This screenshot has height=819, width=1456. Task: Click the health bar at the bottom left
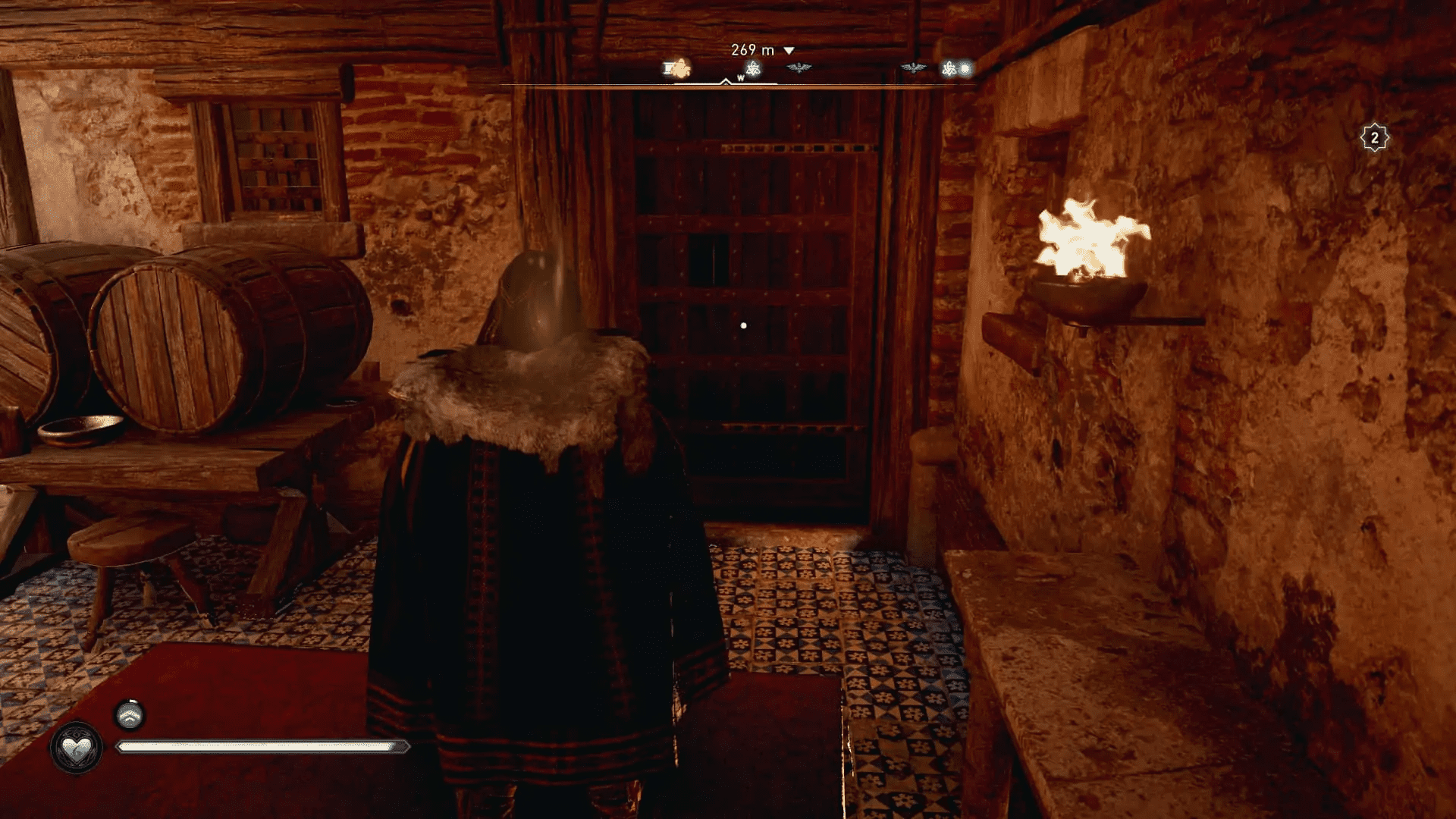(x=262, y=746)
